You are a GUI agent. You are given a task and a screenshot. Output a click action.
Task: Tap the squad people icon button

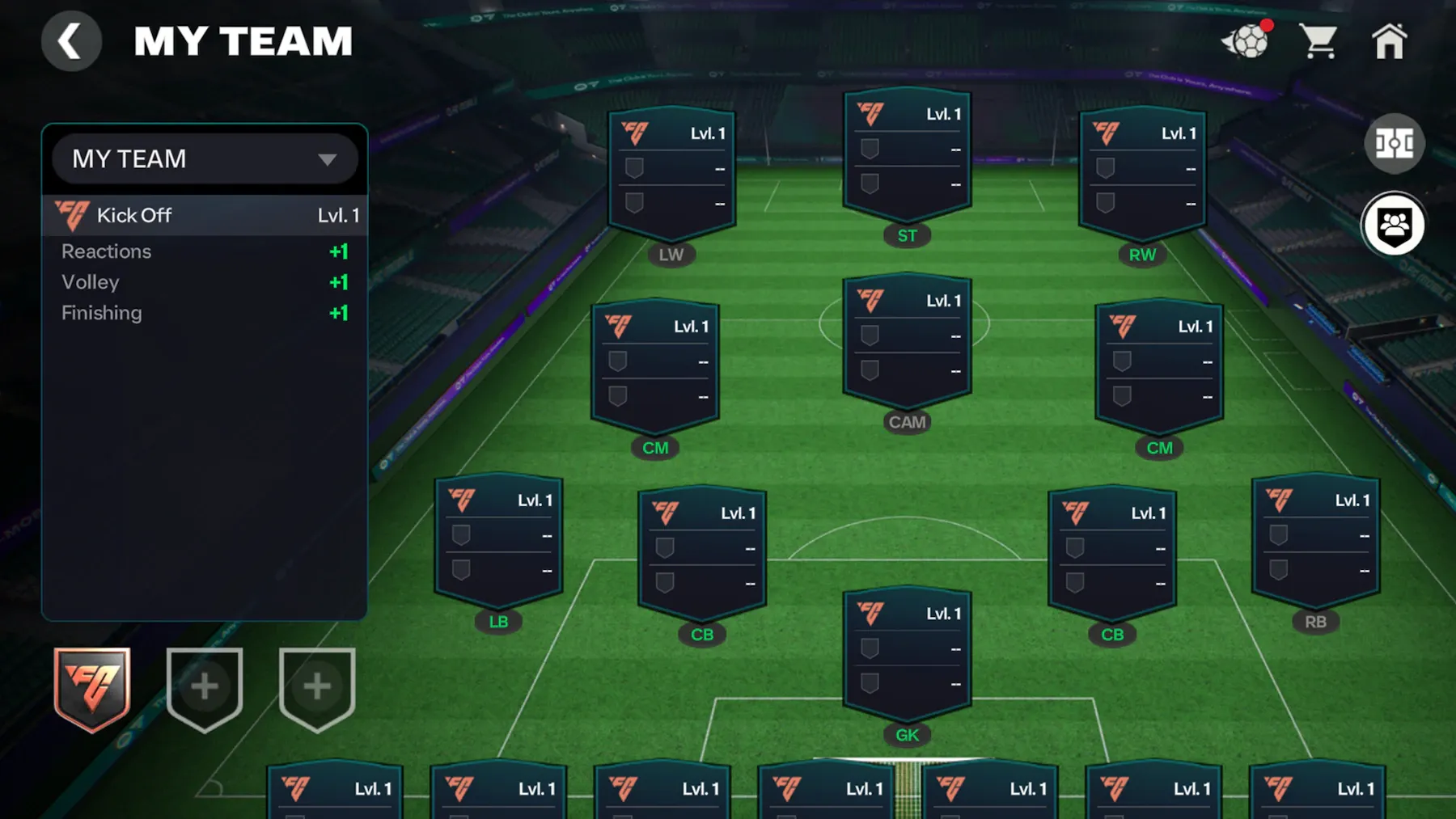[x=1394, y=225]
